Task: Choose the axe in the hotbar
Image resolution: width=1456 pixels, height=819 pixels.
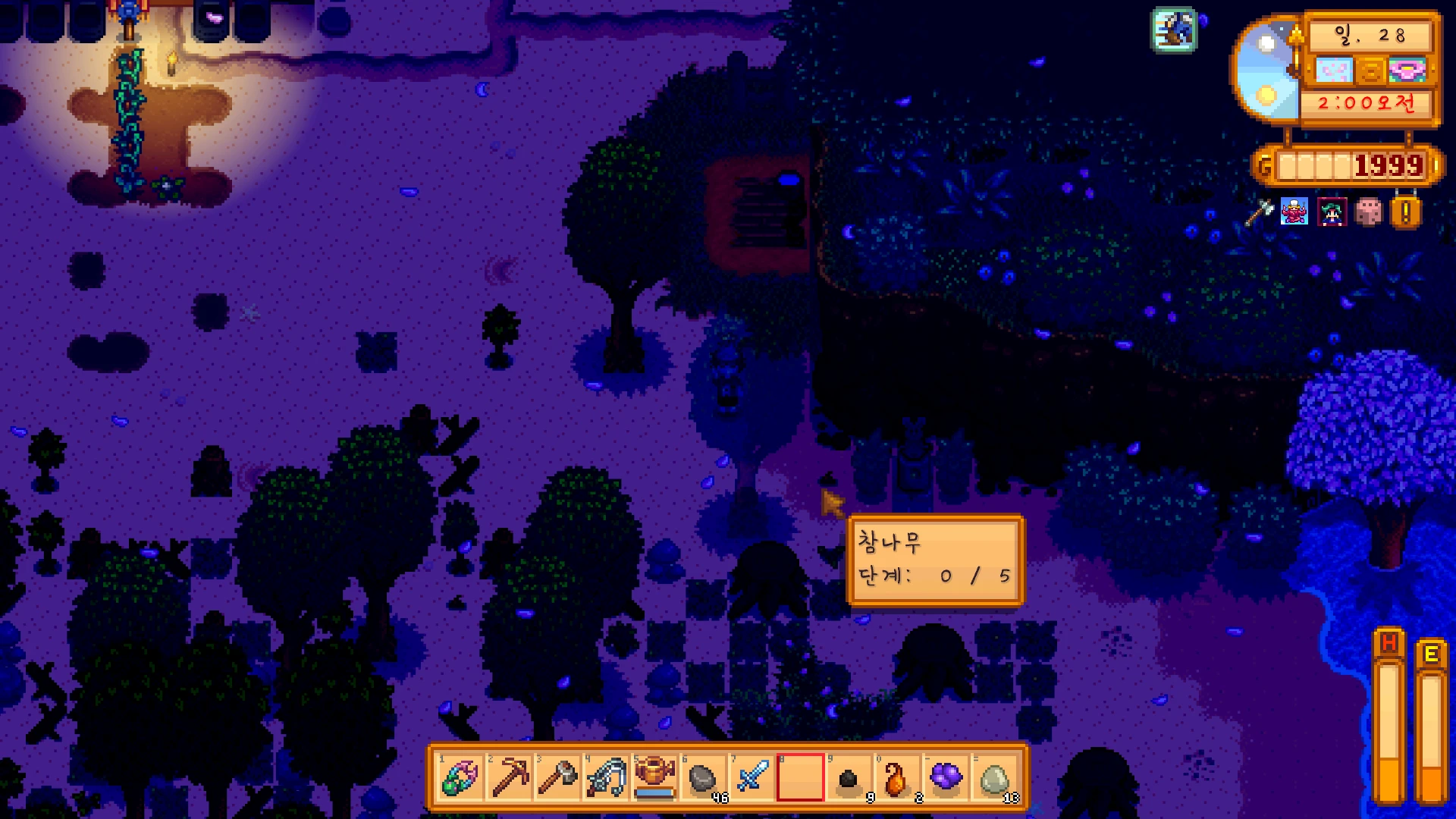Action: pyautogui.click(x=558, y=777)
